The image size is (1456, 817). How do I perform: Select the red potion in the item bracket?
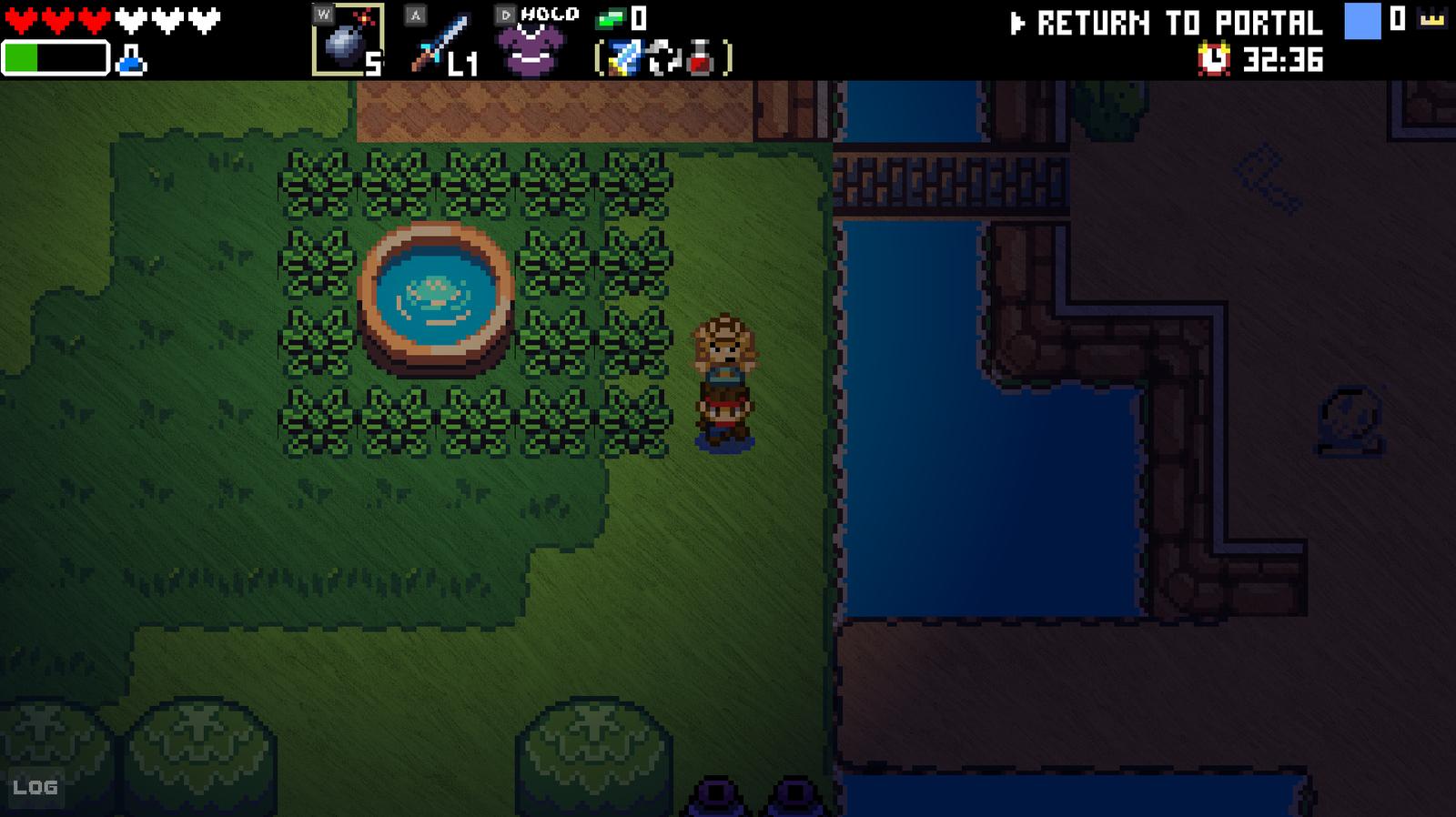(x=700, y=60)
